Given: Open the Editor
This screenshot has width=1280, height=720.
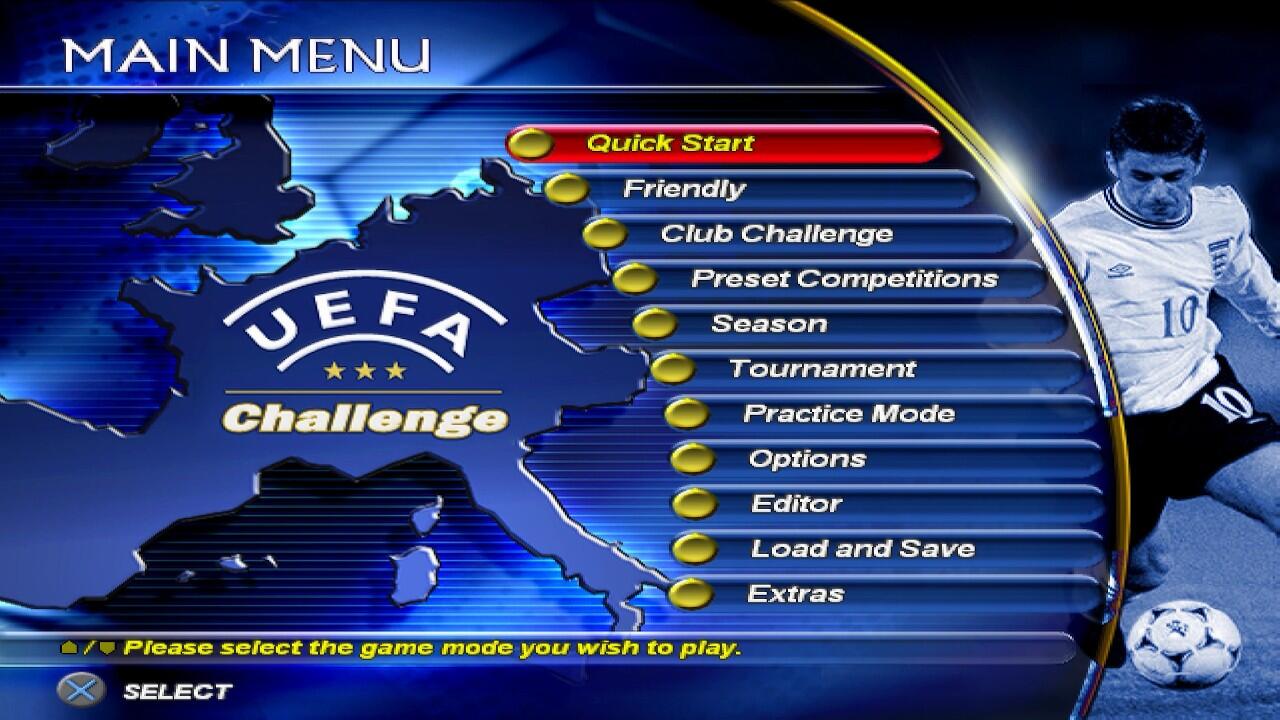Looking at the screenshot, I should tap(796, 504).
